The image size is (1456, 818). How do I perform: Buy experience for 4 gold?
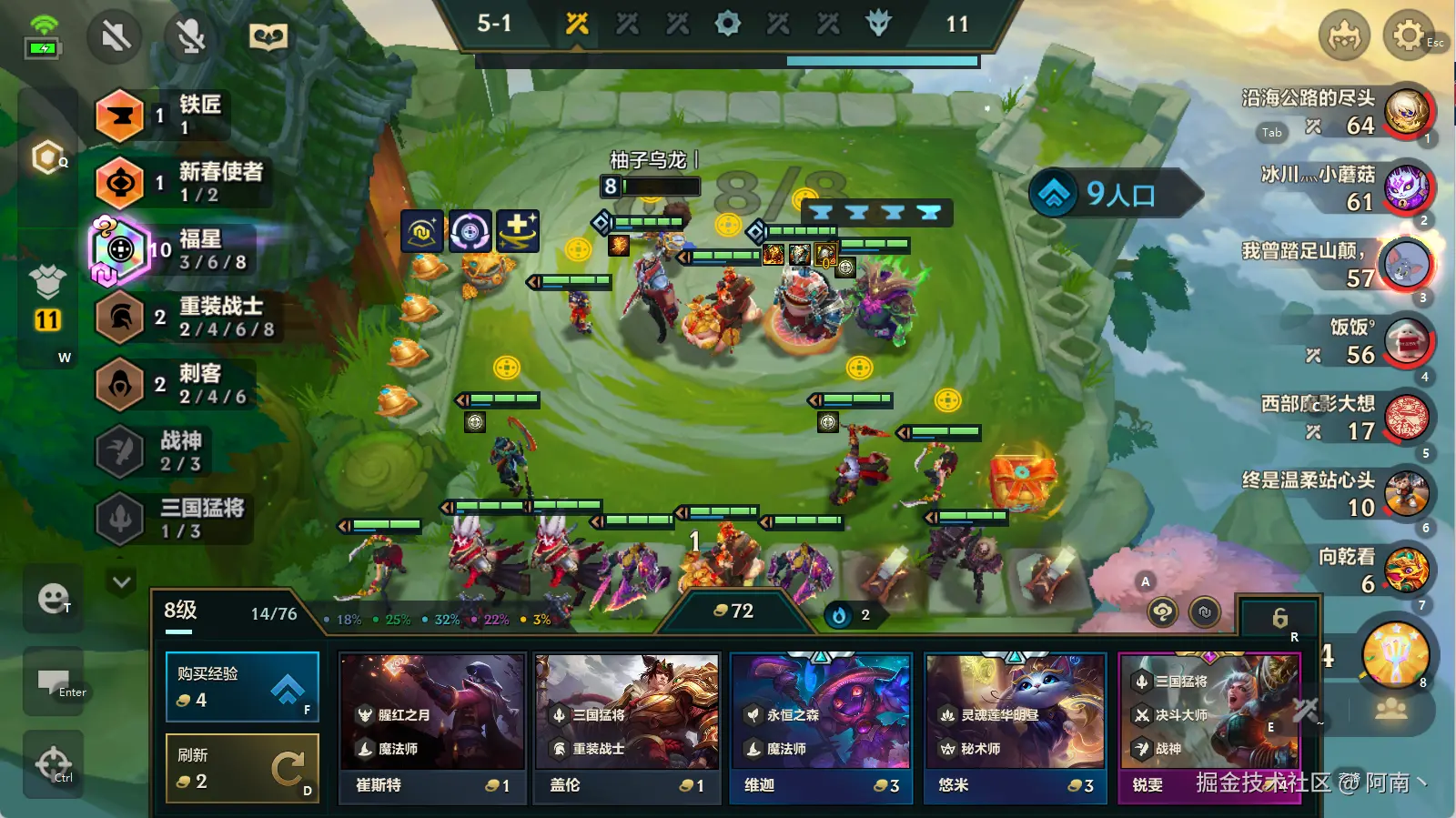point(242,687)
